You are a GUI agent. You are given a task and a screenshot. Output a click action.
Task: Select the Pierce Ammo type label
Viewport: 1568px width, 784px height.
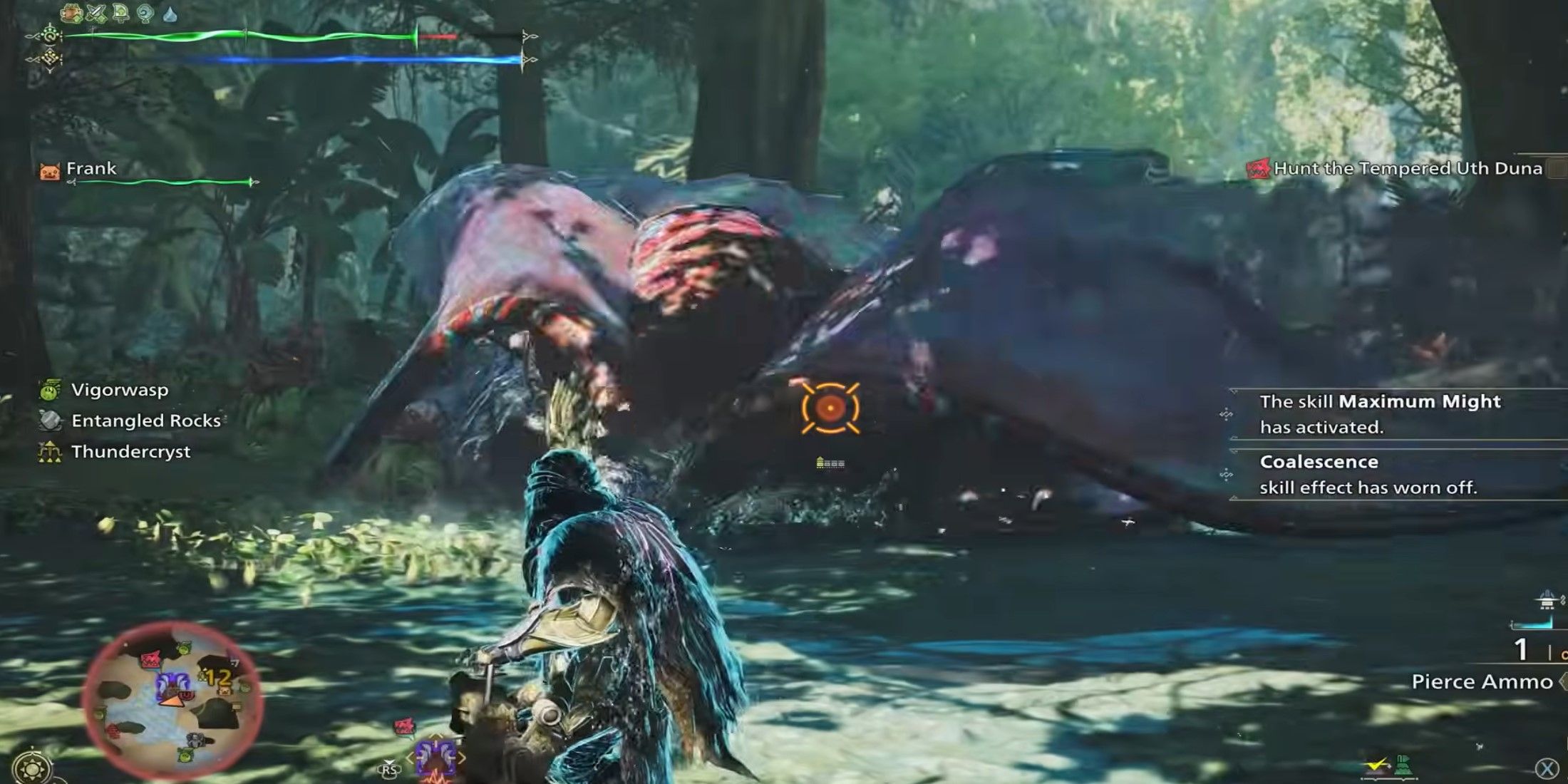(1482, 682)
